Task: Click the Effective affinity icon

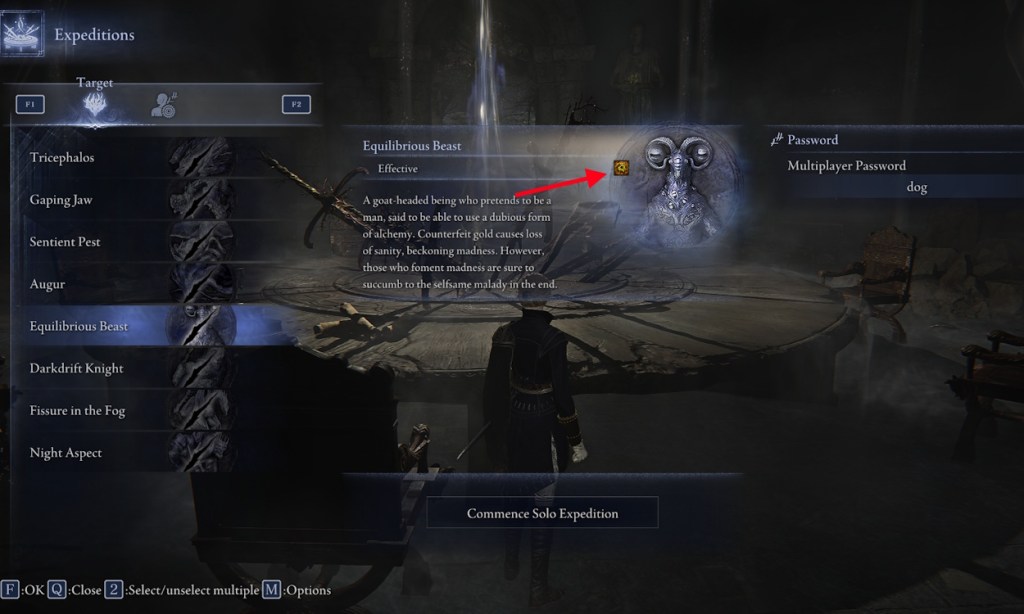Action: (x=621, y=168)
